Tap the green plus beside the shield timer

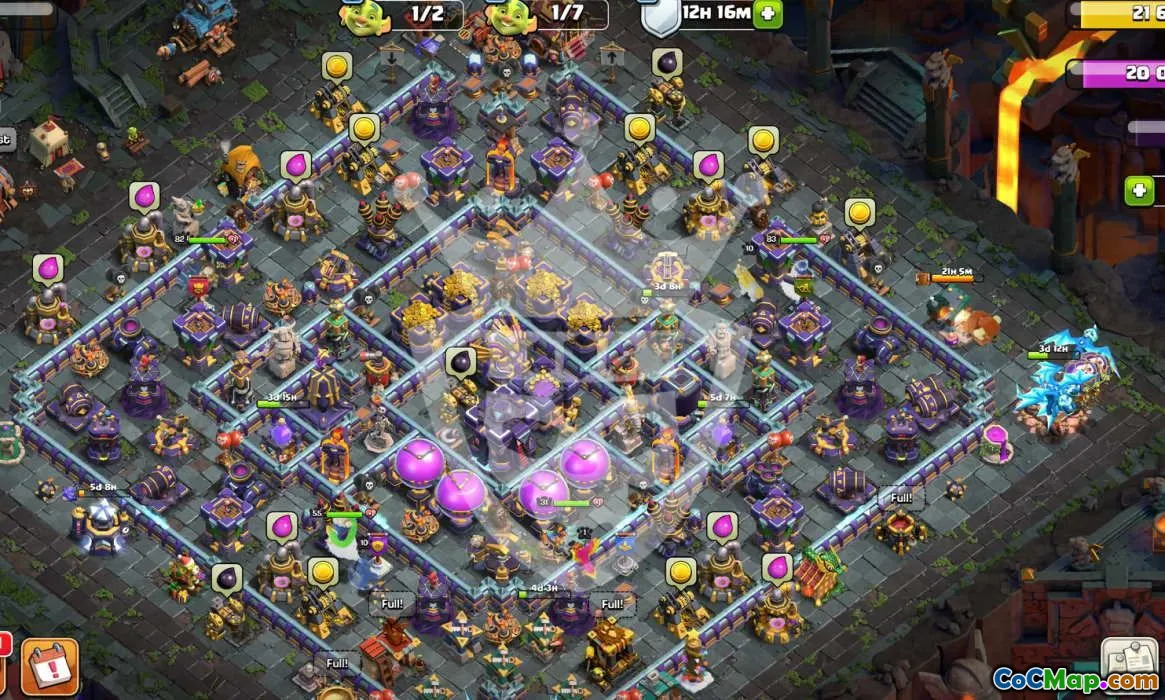click(767, 14)
